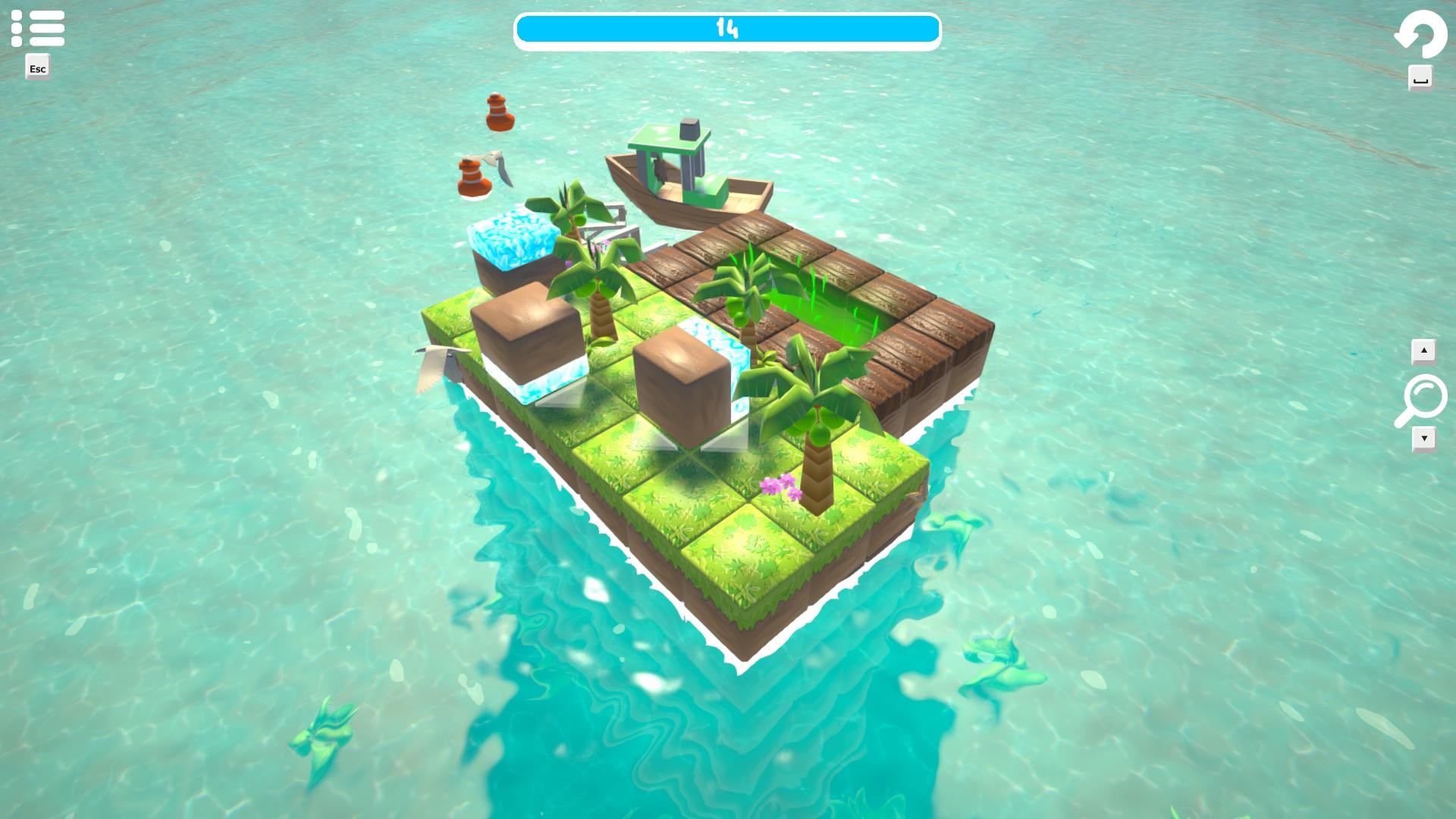Click the hamburger list icon in the corner
The height and width of the screenshot is (819, 1456).
pos(37,27)
